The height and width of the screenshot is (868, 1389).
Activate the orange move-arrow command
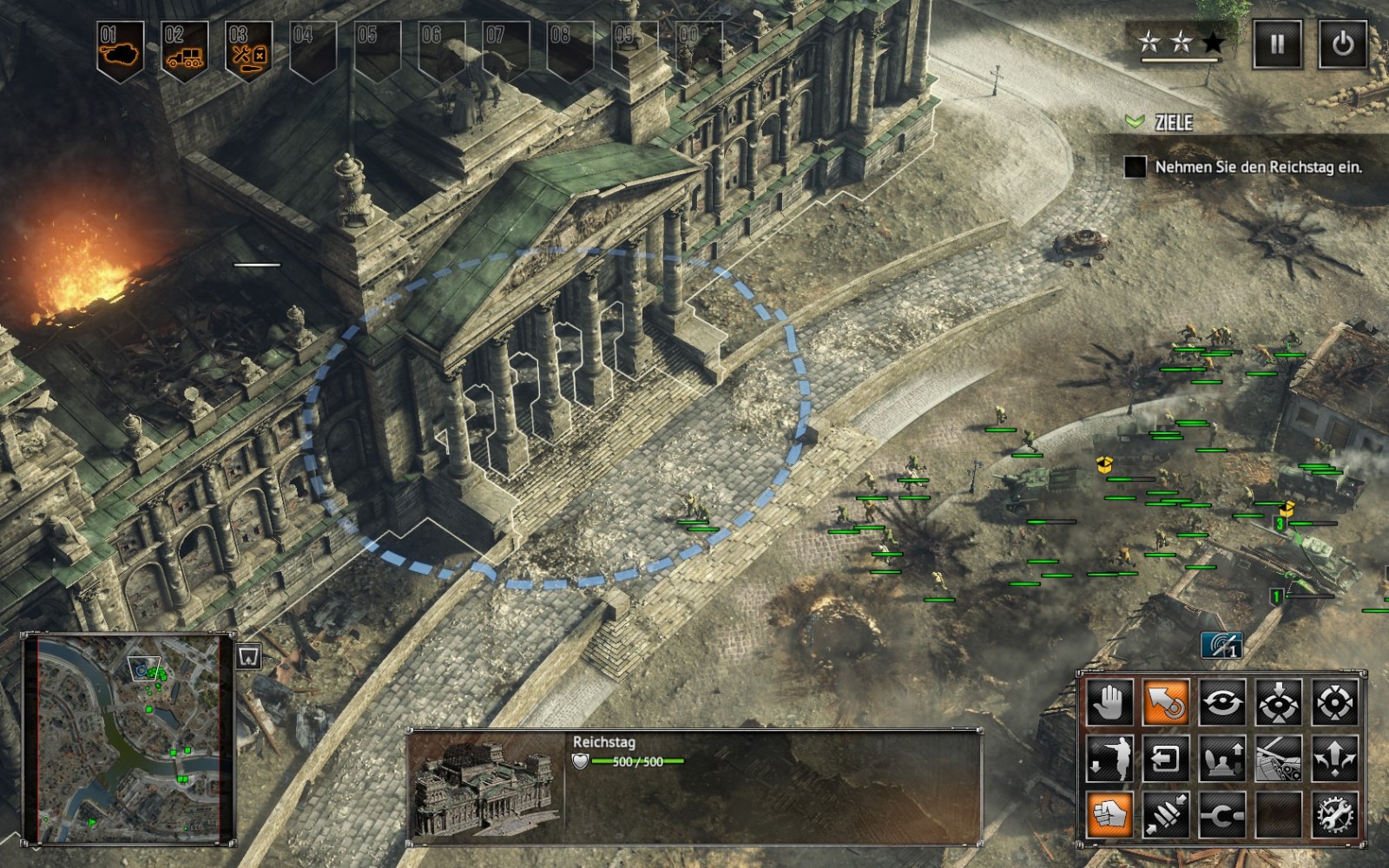point(1166,701)
